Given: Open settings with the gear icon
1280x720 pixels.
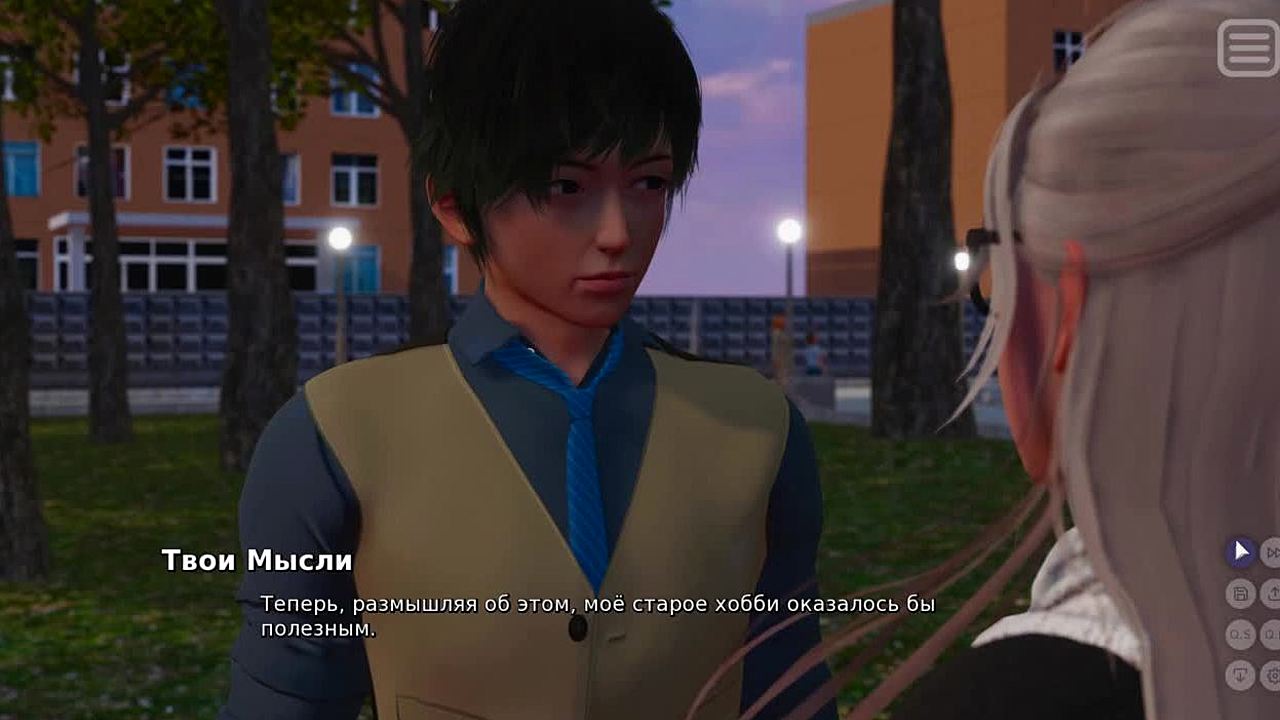Looking at the screenshot, I should (x=1272, y=675).
